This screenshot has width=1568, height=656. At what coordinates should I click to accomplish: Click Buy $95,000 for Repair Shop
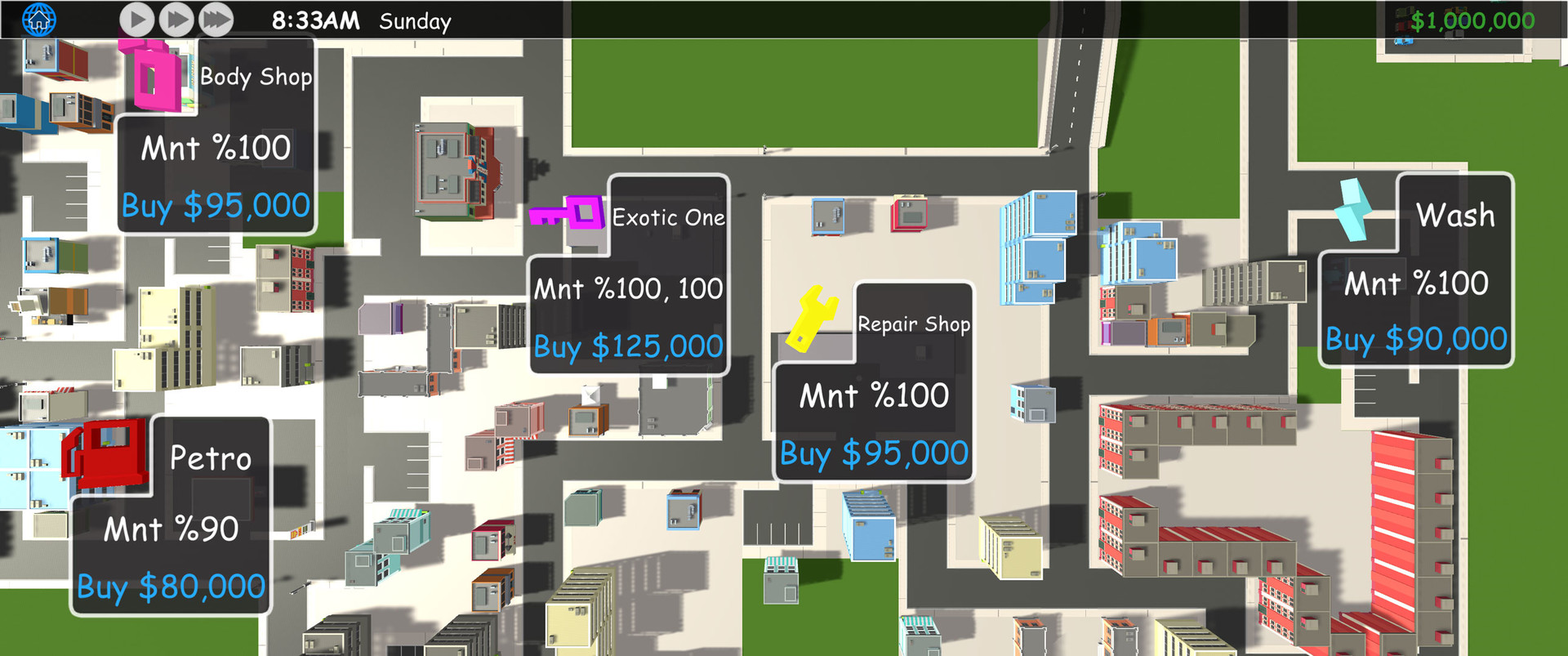coord(872,453)
